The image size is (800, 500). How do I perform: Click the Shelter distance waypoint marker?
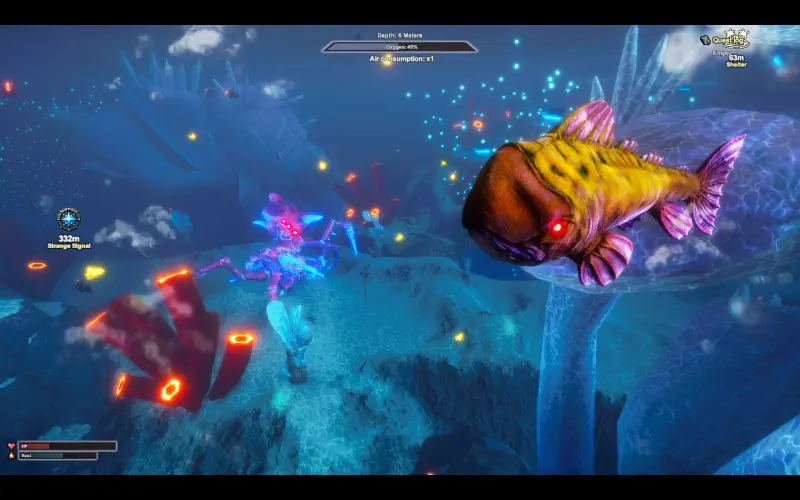point(738,58)
